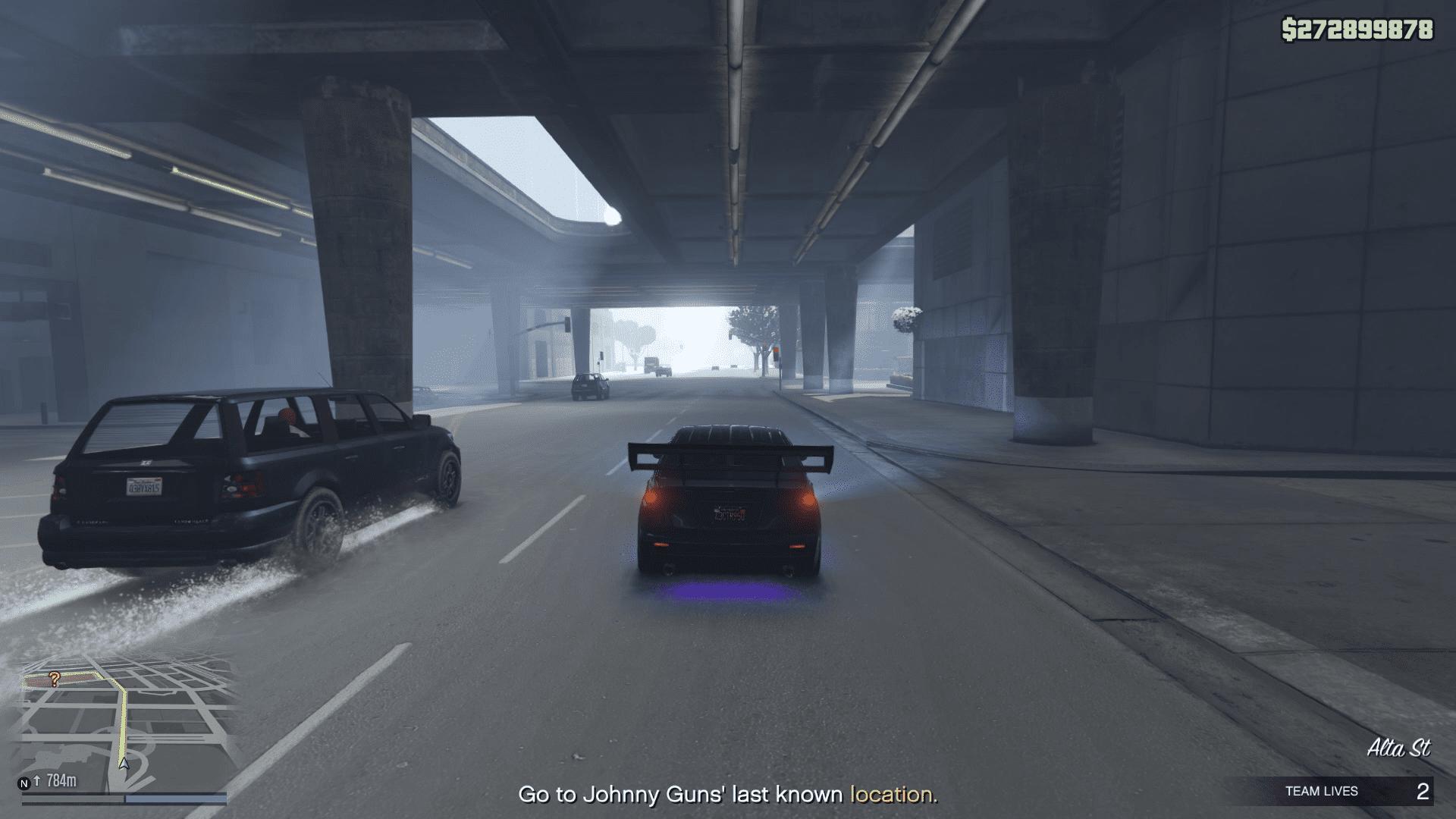1456x819 pixels.
Task: Click the minimap in the corner
Action: (x=124, y=724)
